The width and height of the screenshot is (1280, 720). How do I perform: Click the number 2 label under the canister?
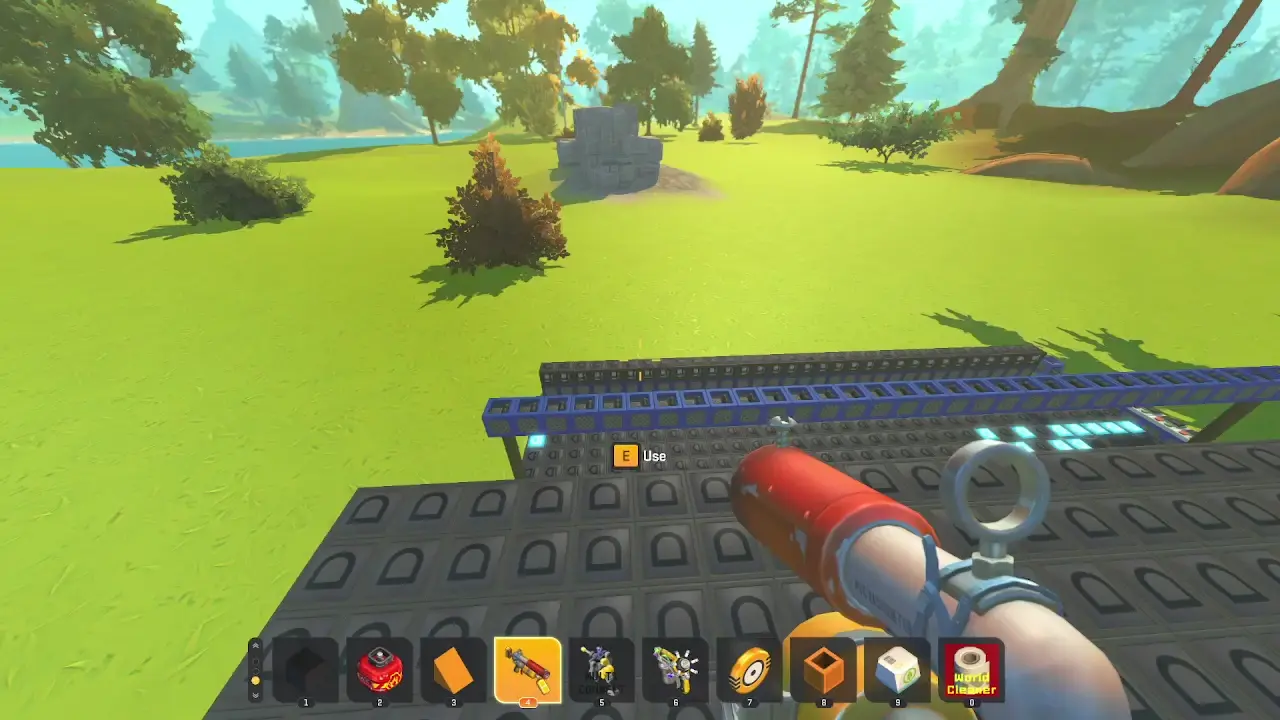click(x=380, y=703)
